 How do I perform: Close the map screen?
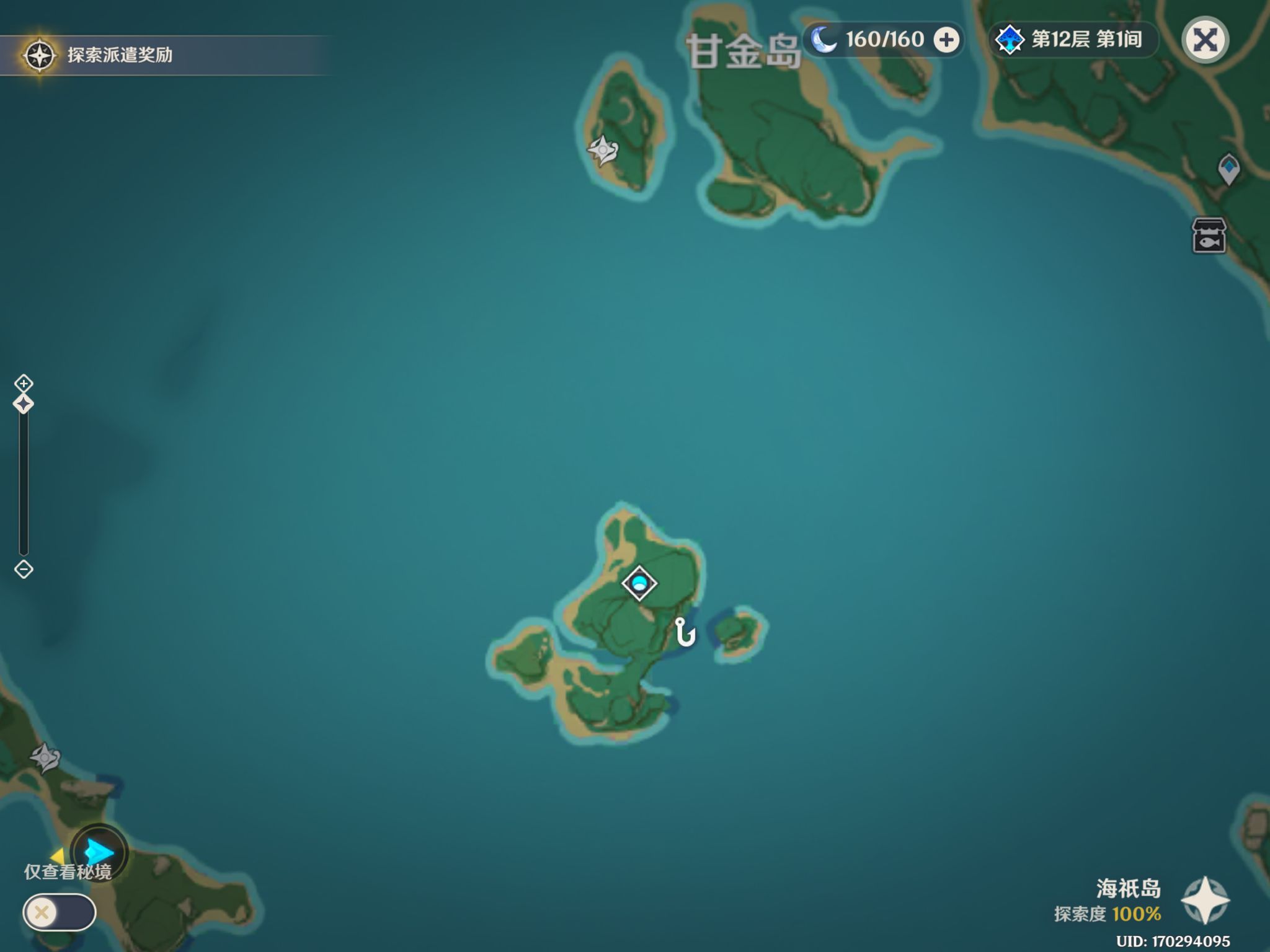[1205, 41]
